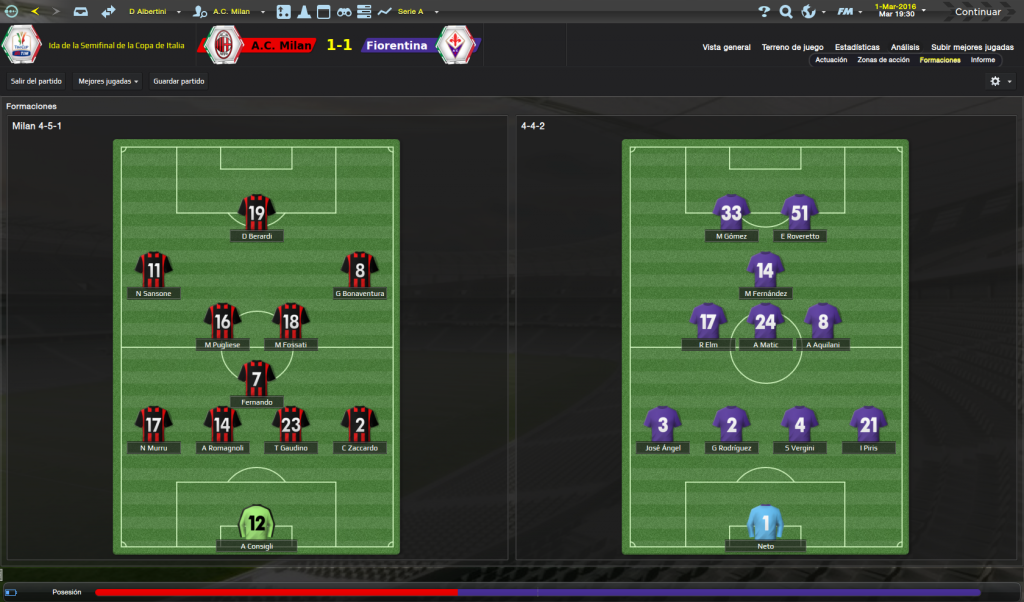Click the question mark help icon

pyautogui.click(x=764, y=12)
